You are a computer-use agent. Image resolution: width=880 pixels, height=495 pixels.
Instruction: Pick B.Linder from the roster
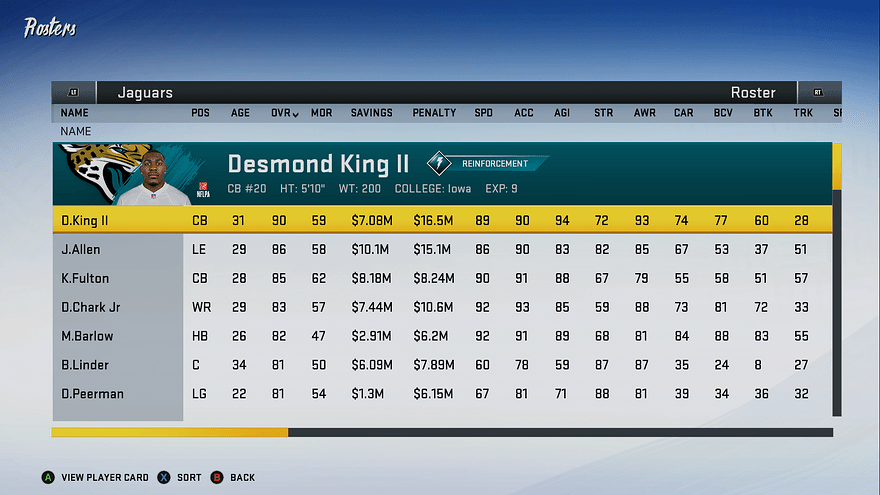click(x=440, y=365)
